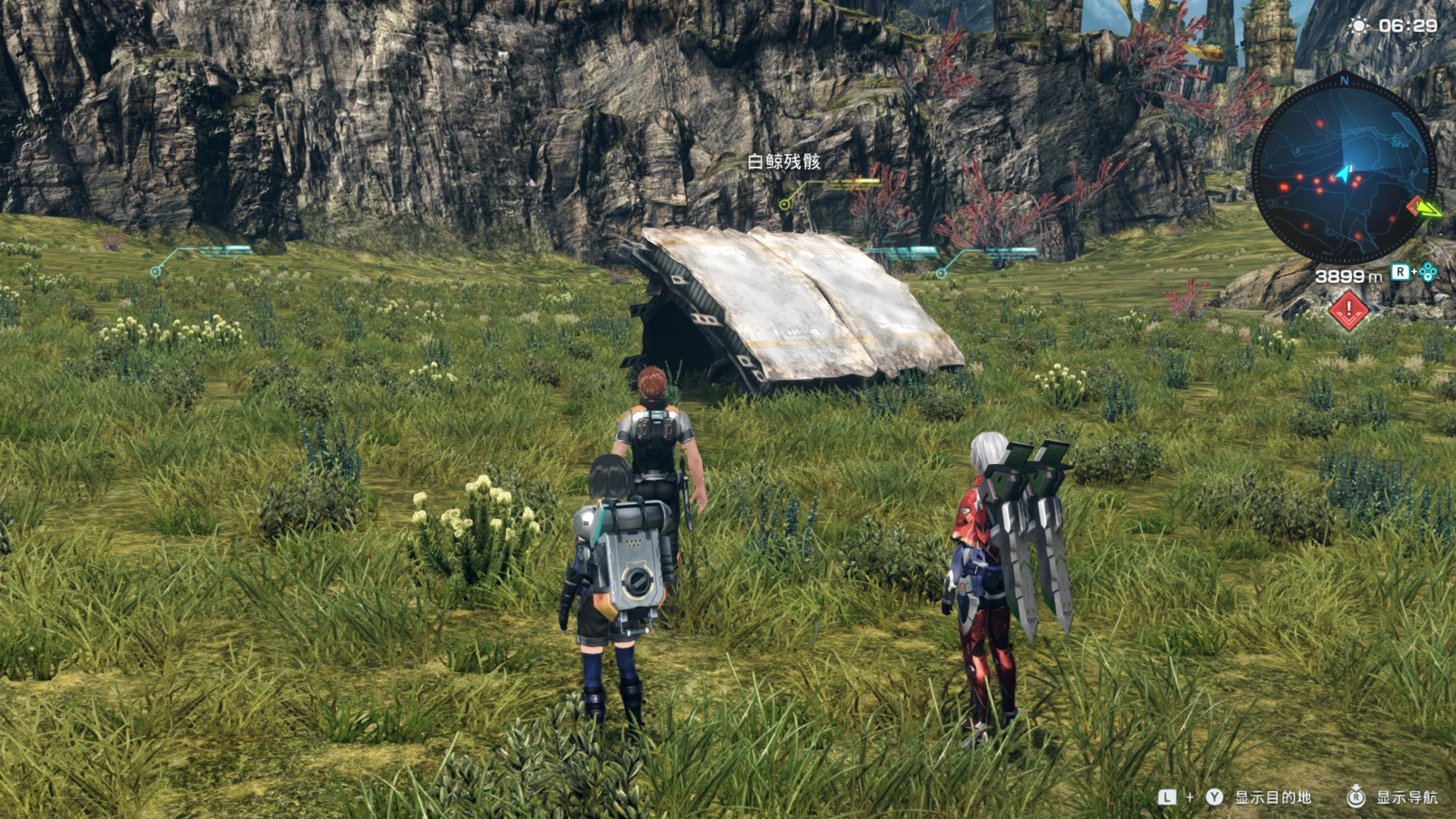Select the 白鲸残骸 location label

coord(783,162)
